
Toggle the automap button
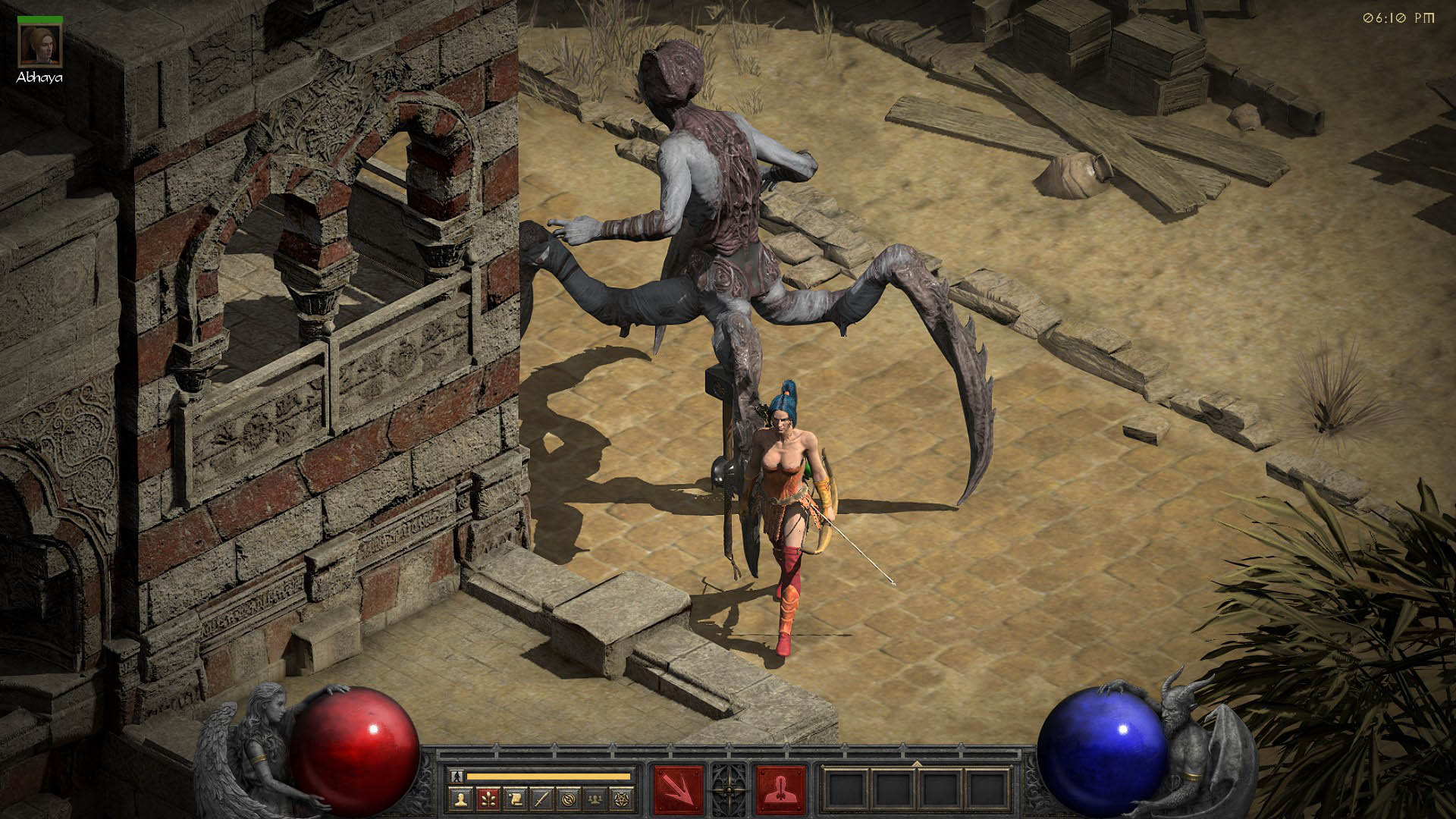pos(569,798)
